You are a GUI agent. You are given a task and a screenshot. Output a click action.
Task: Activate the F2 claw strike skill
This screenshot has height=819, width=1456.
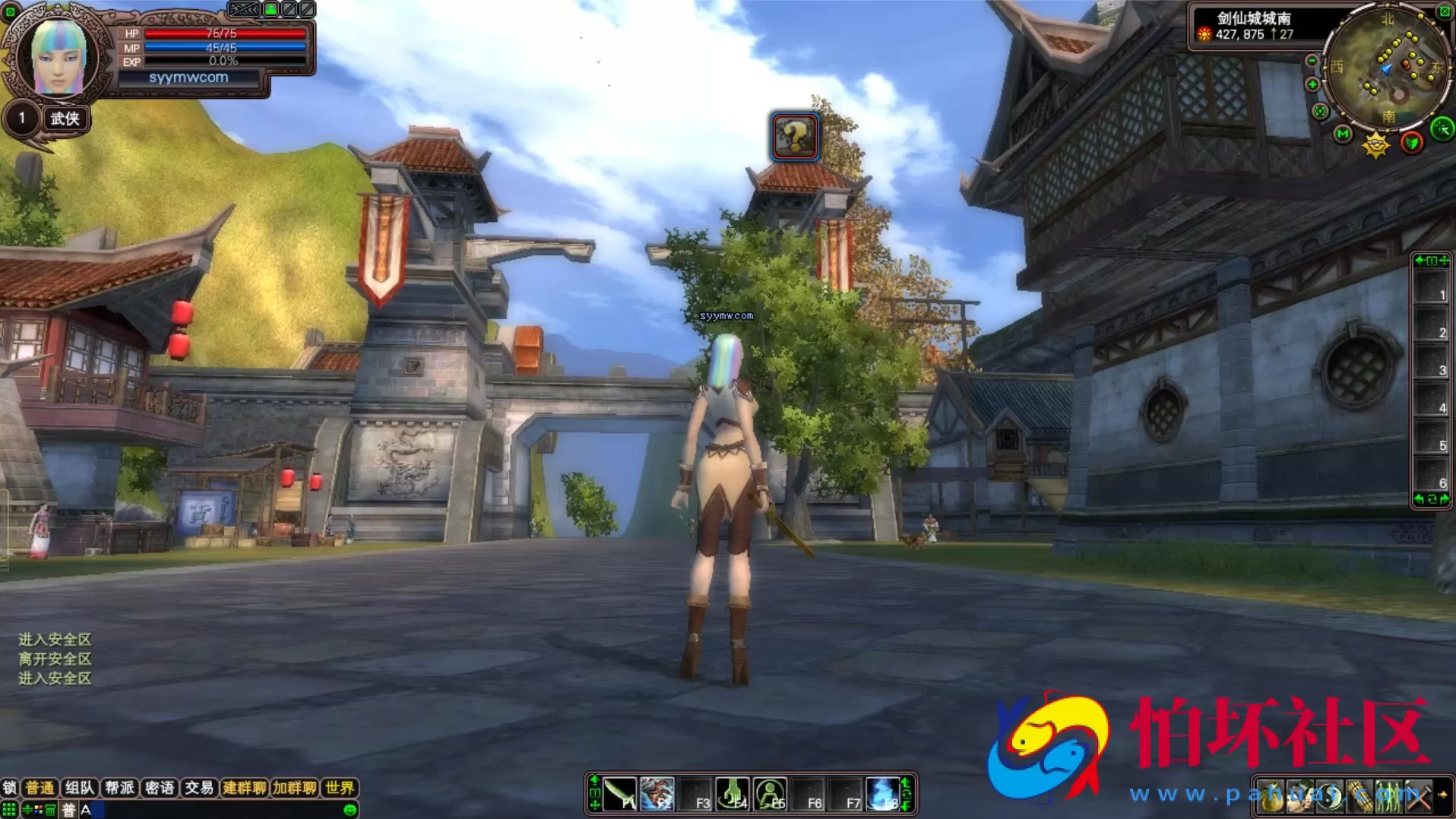[x=657, y=794]
